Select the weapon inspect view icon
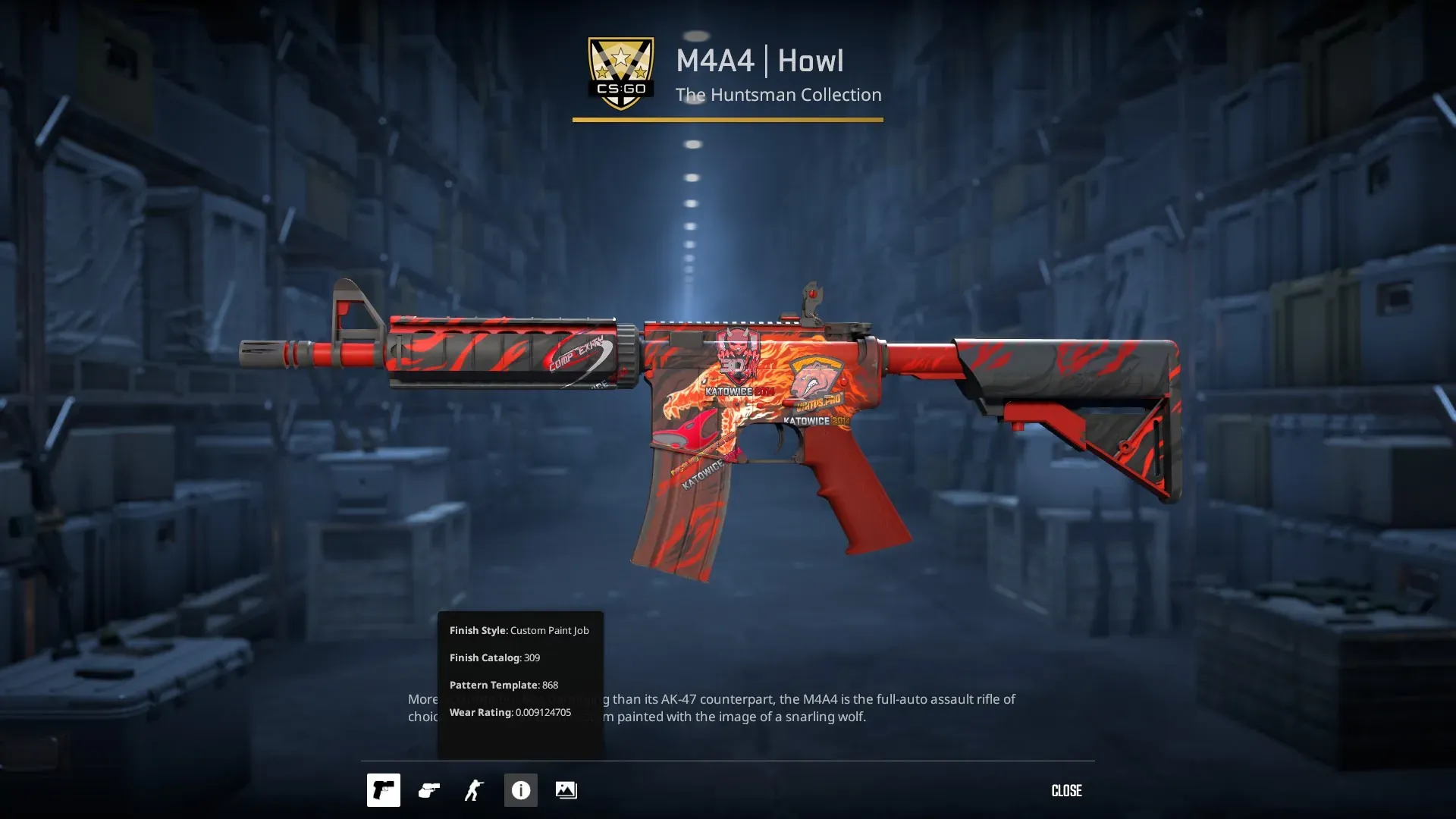 point(383,790)
